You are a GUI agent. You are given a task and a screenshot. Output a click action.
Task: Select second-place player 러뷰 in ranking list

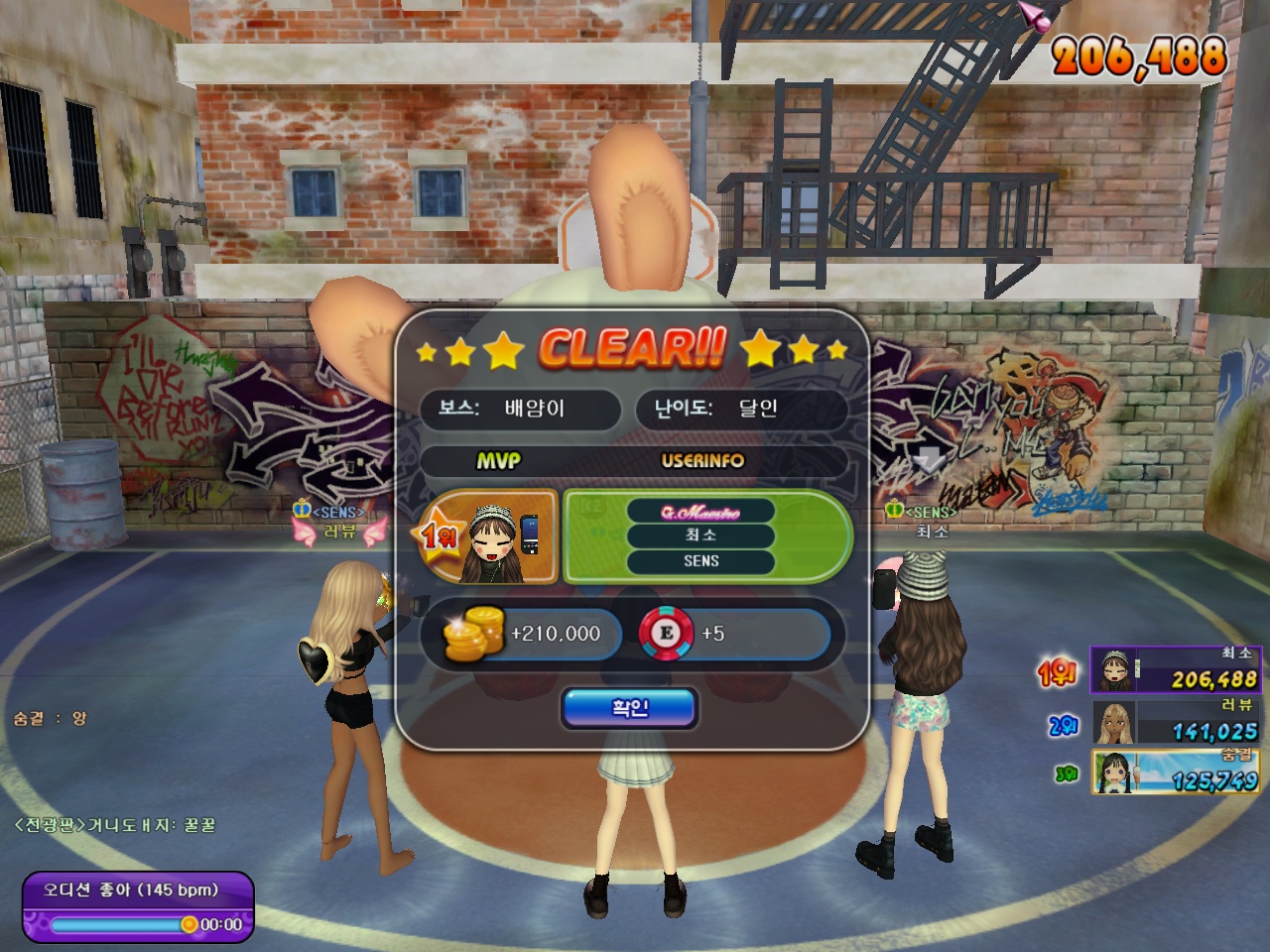coord(1175,722)
